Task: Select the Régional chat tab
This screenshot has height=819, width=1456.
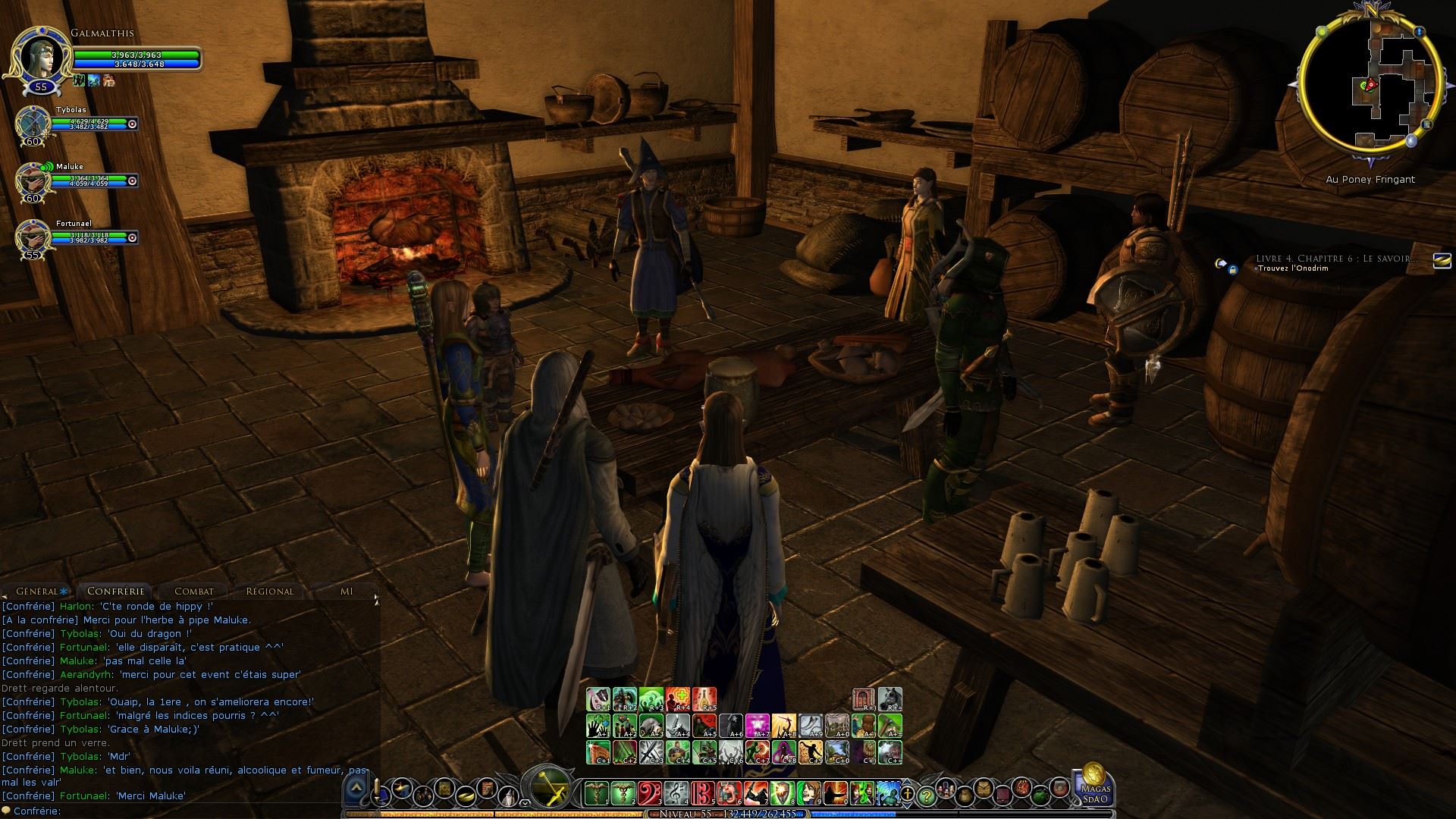Action: (269, 591)
